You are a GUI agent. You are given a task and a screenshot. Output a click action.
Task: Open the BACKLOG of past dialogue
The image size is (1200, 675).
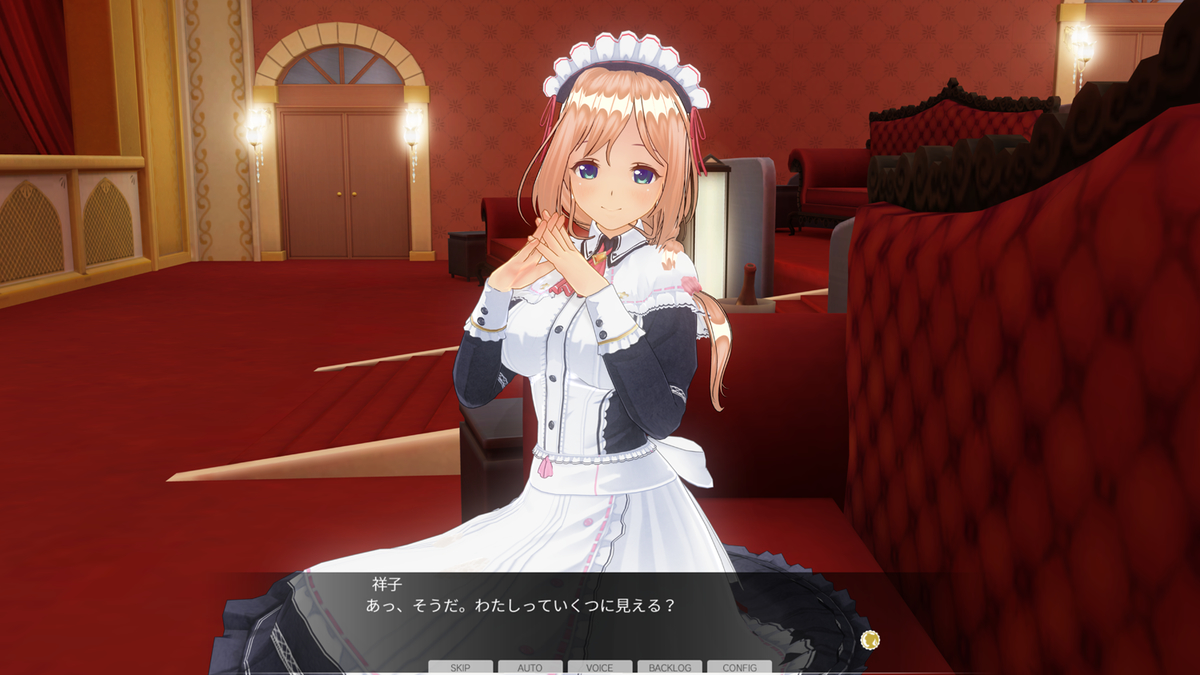pos(670,667)
